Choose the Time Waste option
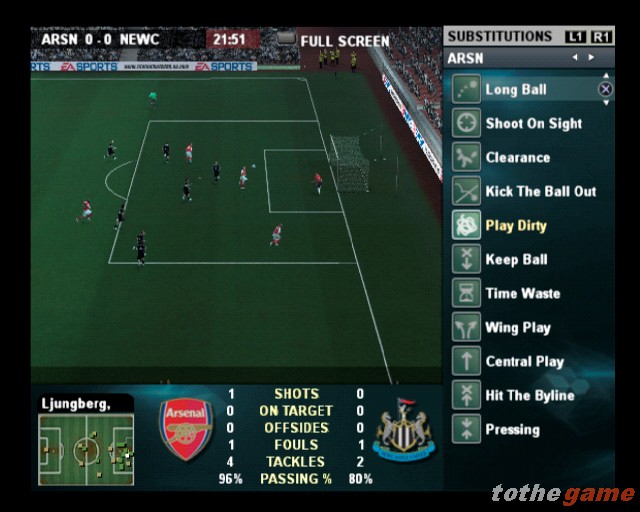The width and height of the screenshot is (640, 512). [x=522, y=294]
